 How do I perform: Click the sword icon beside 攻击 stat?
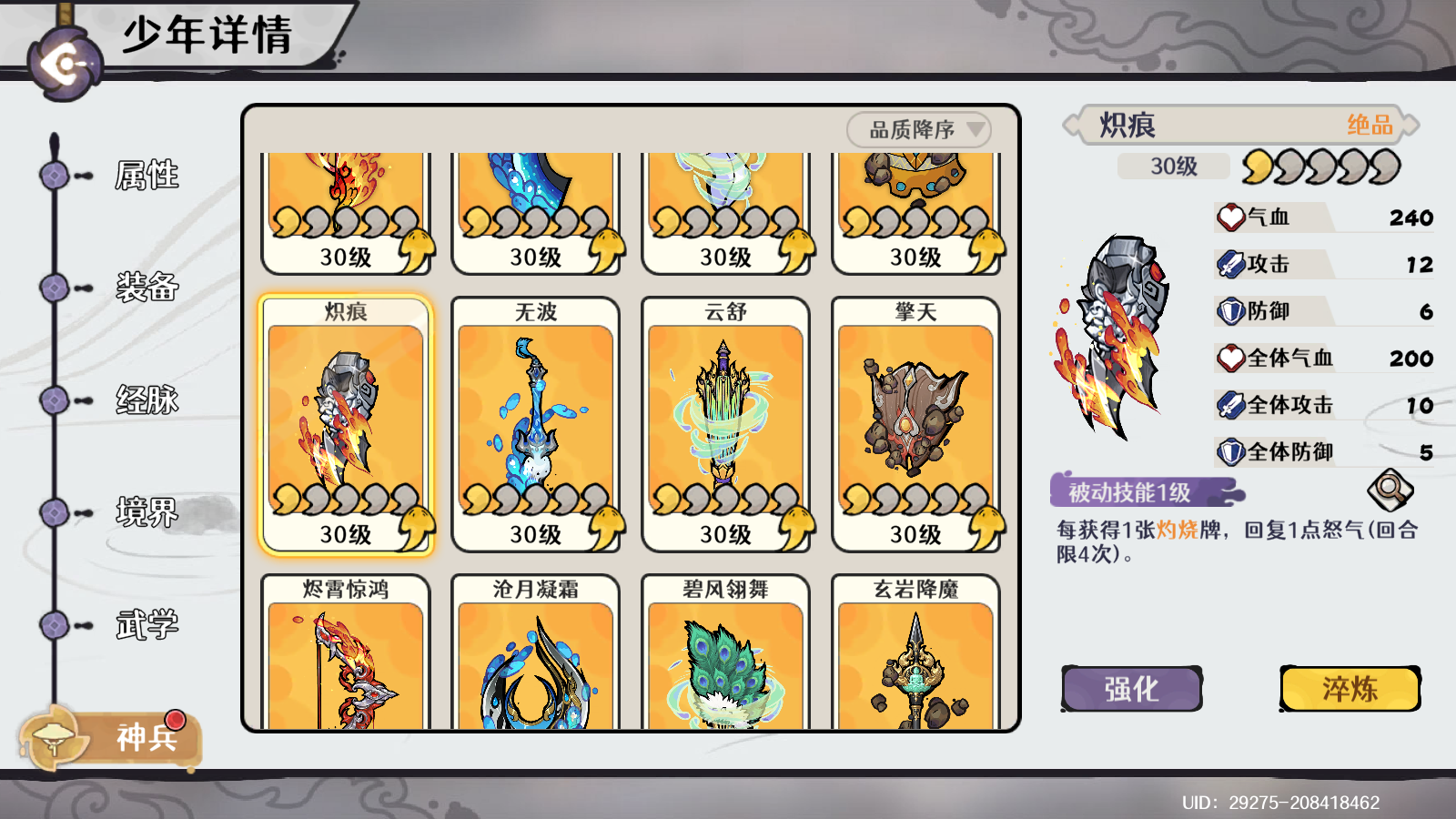point(1230,264)
